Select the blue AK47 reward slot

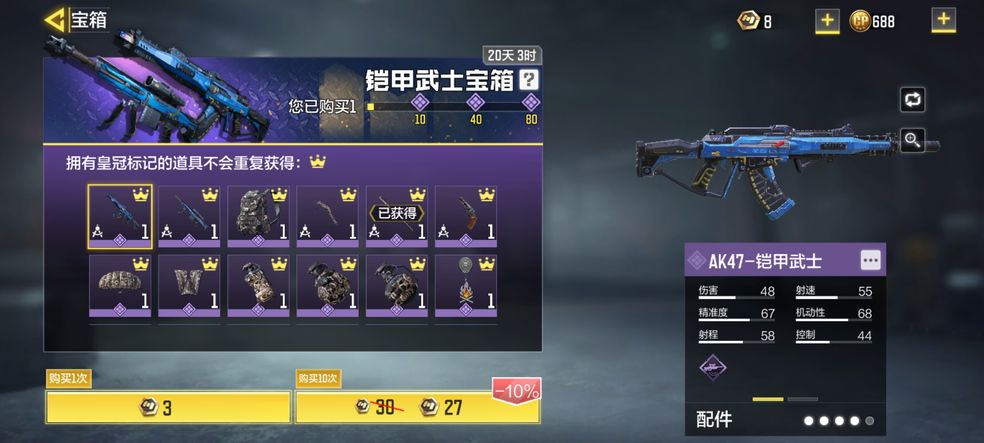(120, 216)
